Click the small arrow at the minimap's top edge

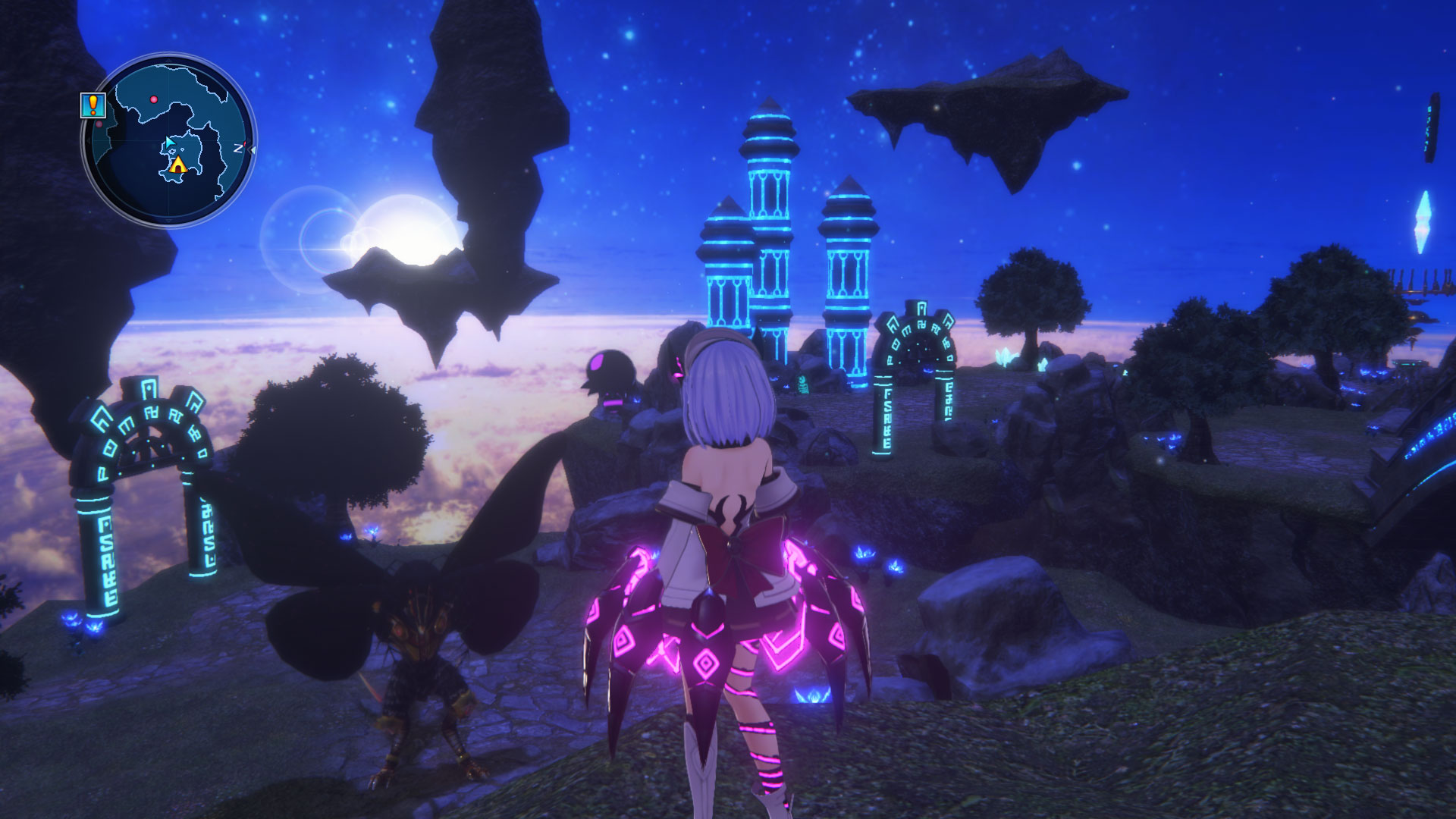(x=168, y=59)
